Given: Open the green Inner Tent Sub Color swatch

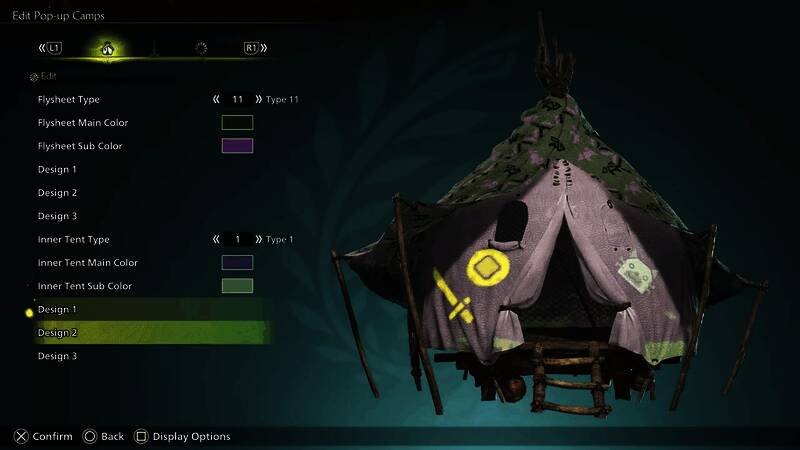Looking at the screenshot, I should click(237, 286).
